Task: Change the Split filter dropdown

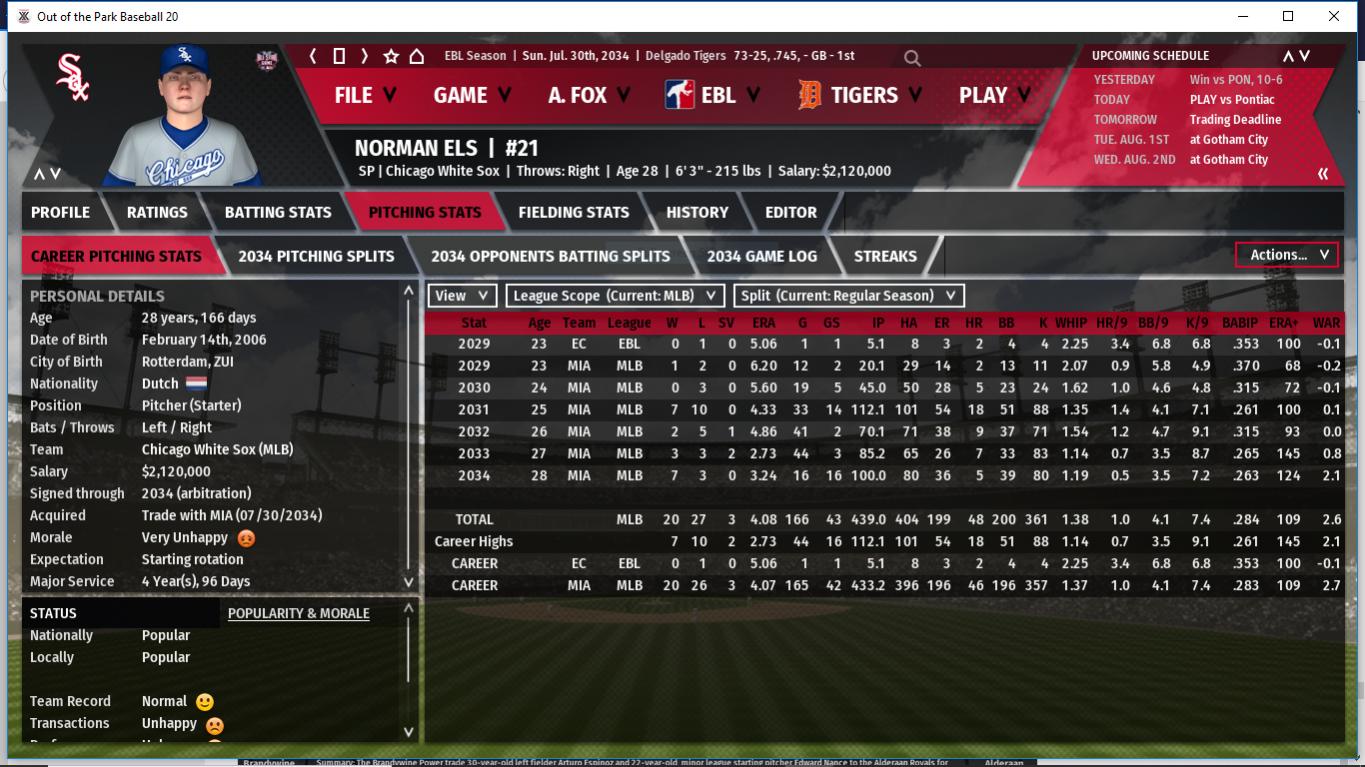Action: 849,296
